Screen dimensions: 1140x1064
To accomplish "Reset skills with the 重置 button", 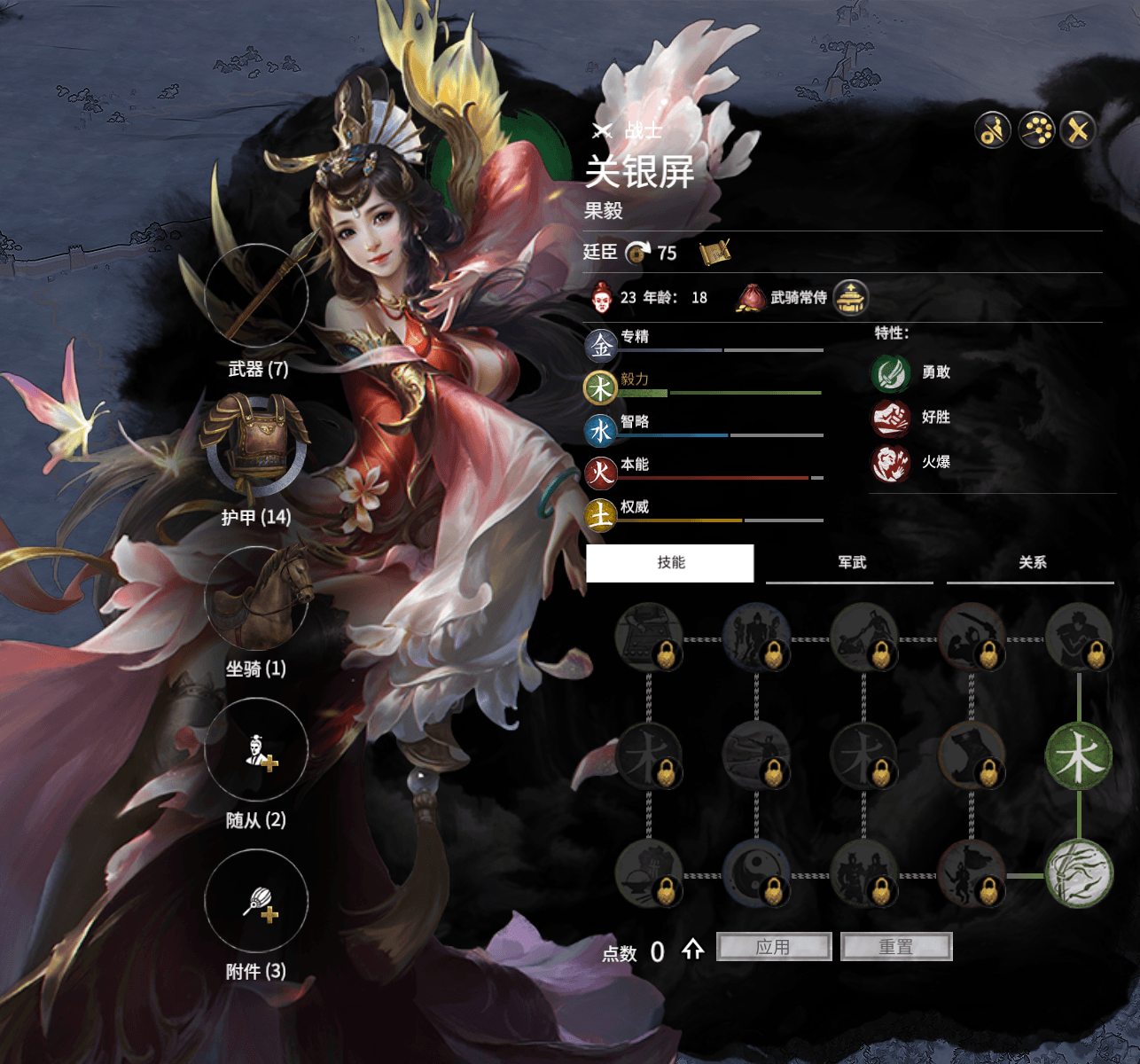I will pyautogui.click(x=895, y=947).
